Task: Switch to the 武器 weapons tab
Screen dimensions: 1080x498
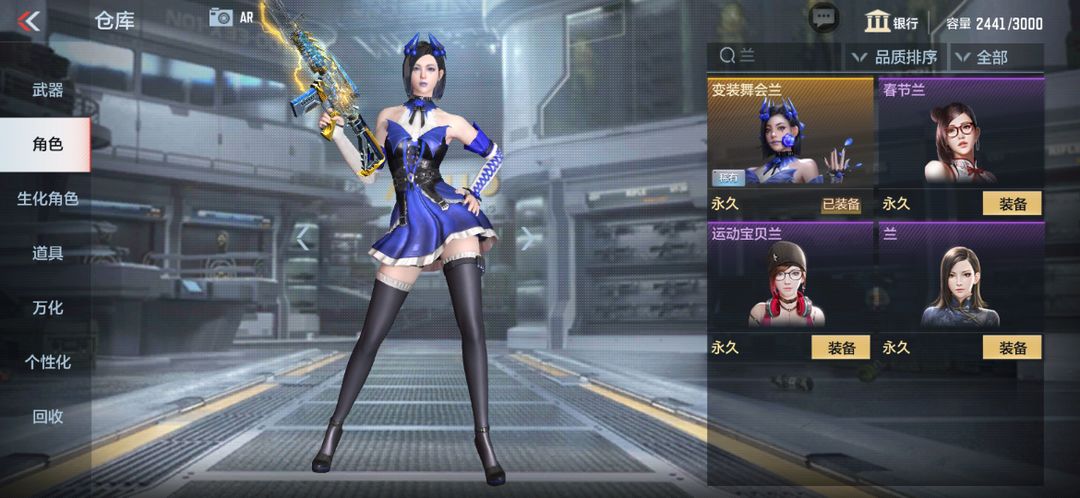Action: click(47, 90)
